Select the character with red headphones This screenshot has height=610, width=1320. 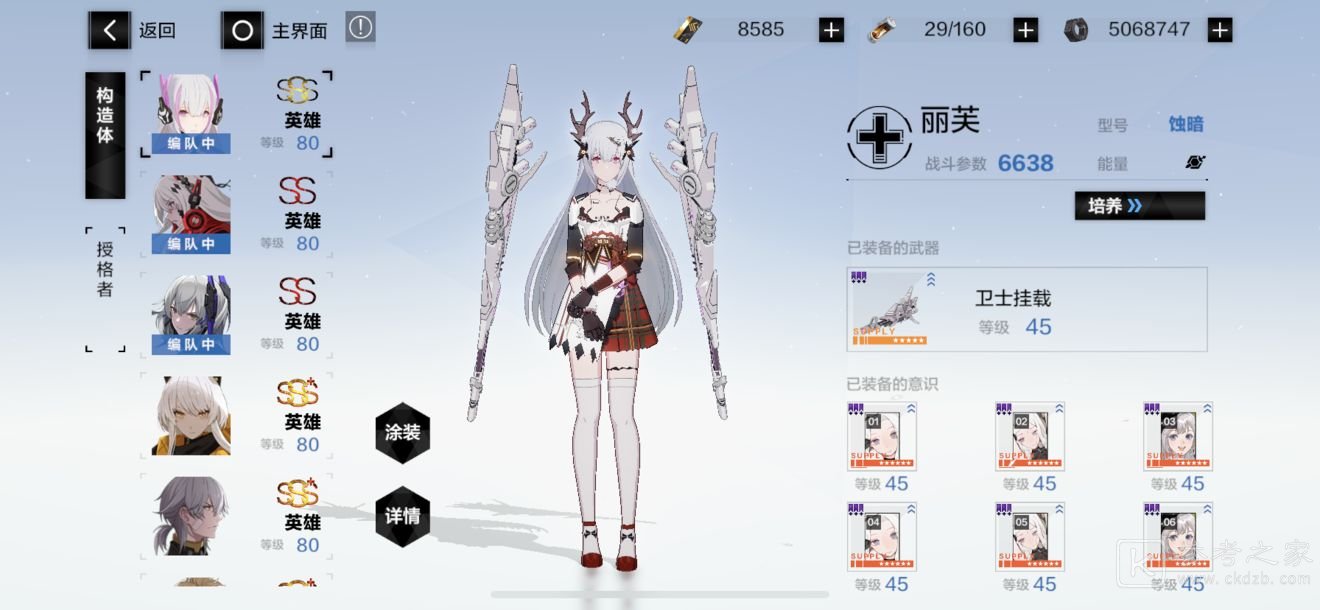tap(191, 214)
